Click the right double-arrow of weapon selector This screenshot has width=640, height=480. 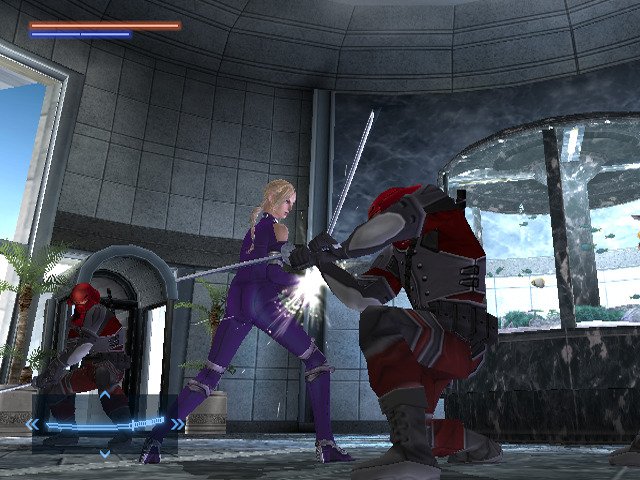coord(176,424)
